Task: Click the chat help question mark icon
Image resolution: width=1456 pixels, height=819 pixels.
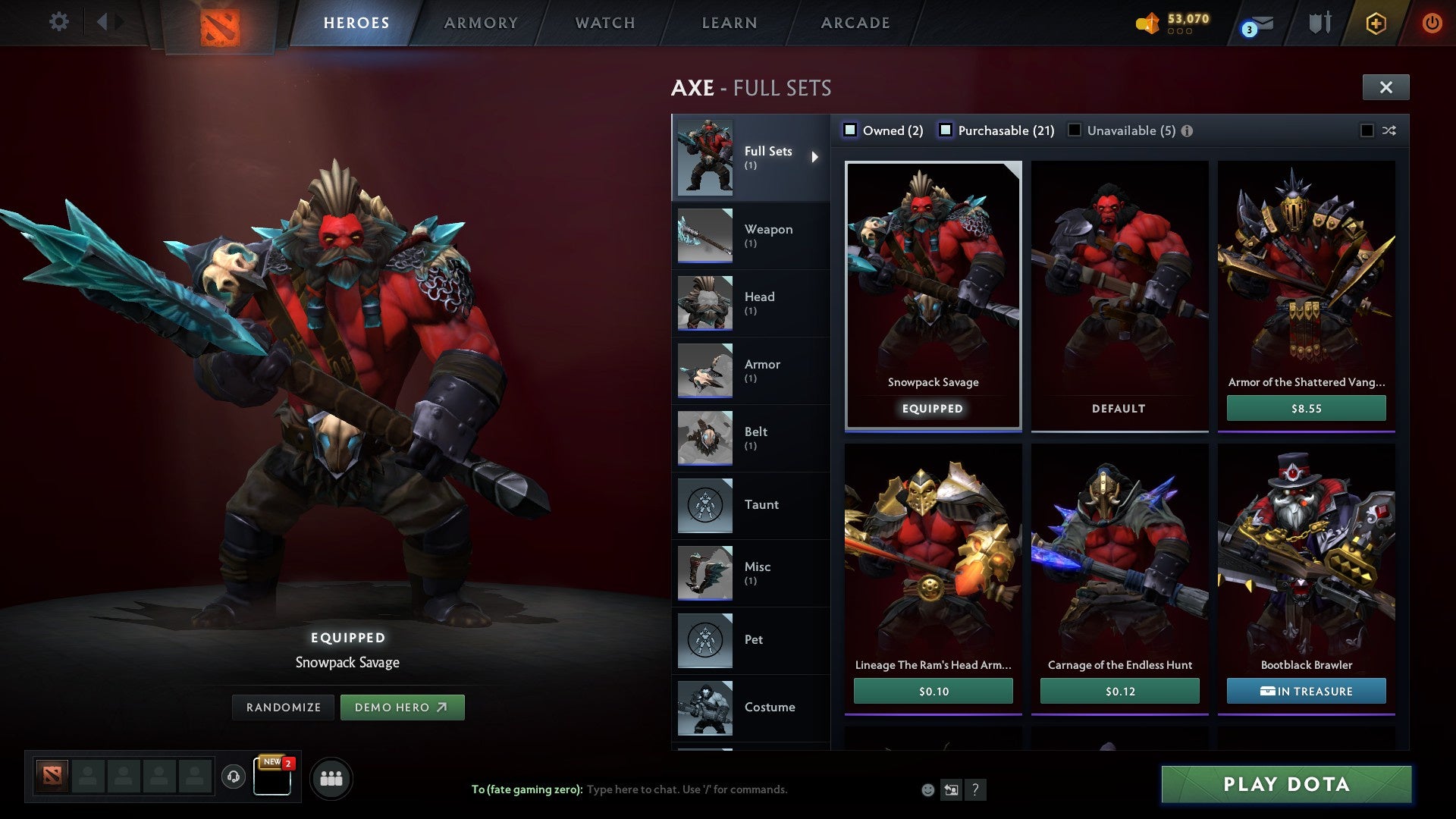Action: (976, 789)
